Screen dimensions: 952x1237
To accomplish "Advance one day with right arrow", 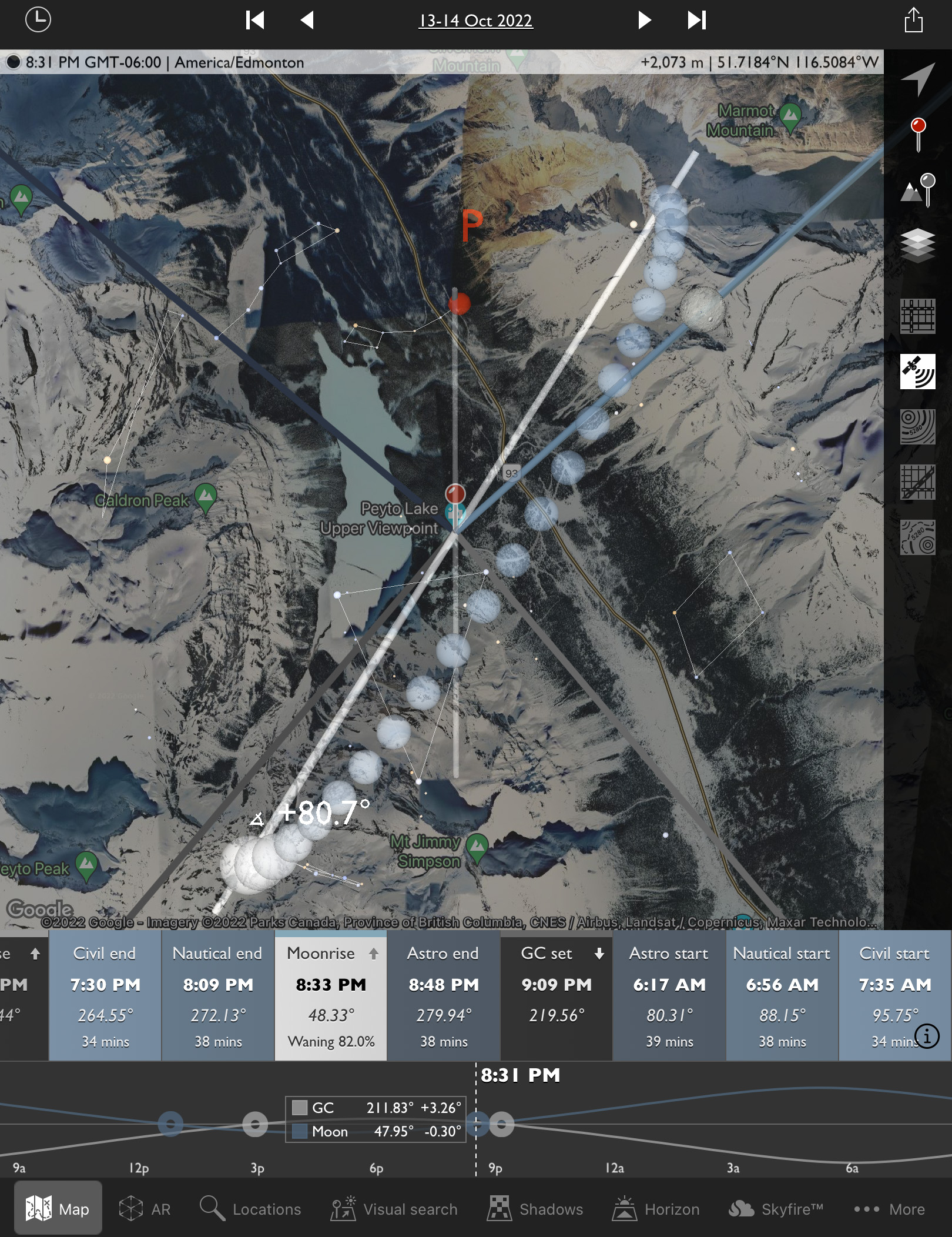I will coord(644,20).
